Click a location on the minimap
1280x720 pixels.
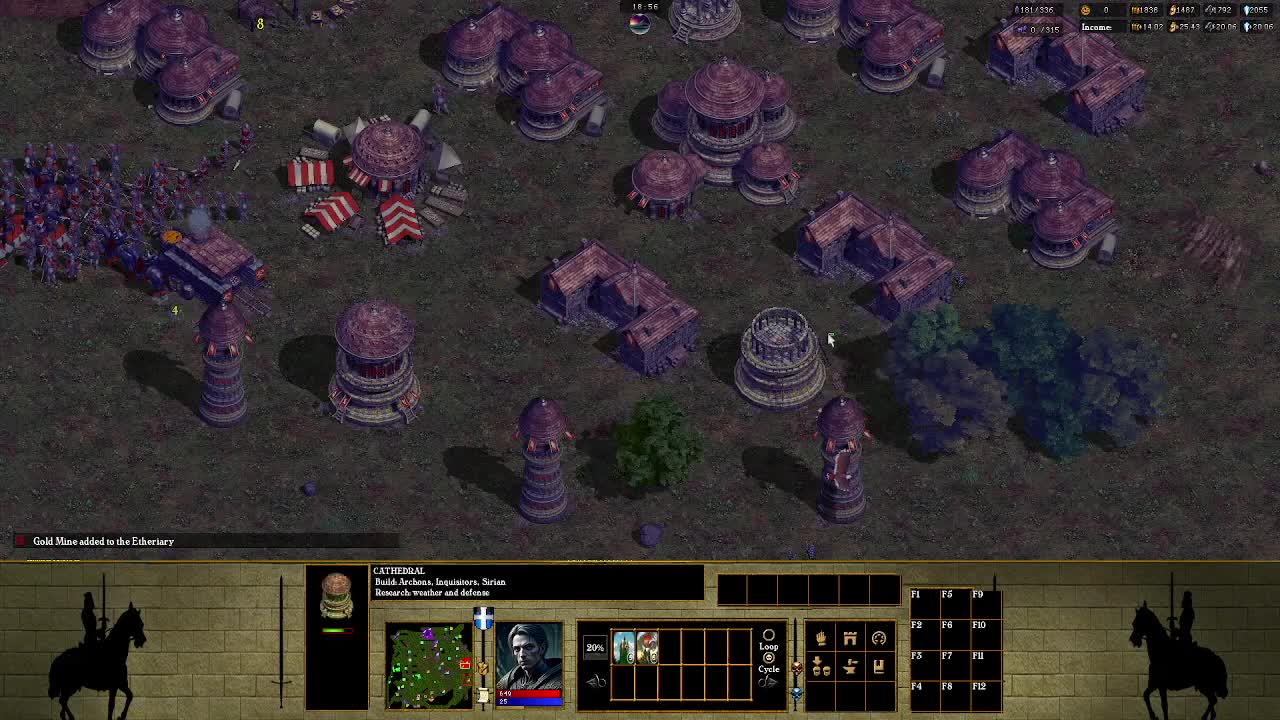(x=430, y=663)
